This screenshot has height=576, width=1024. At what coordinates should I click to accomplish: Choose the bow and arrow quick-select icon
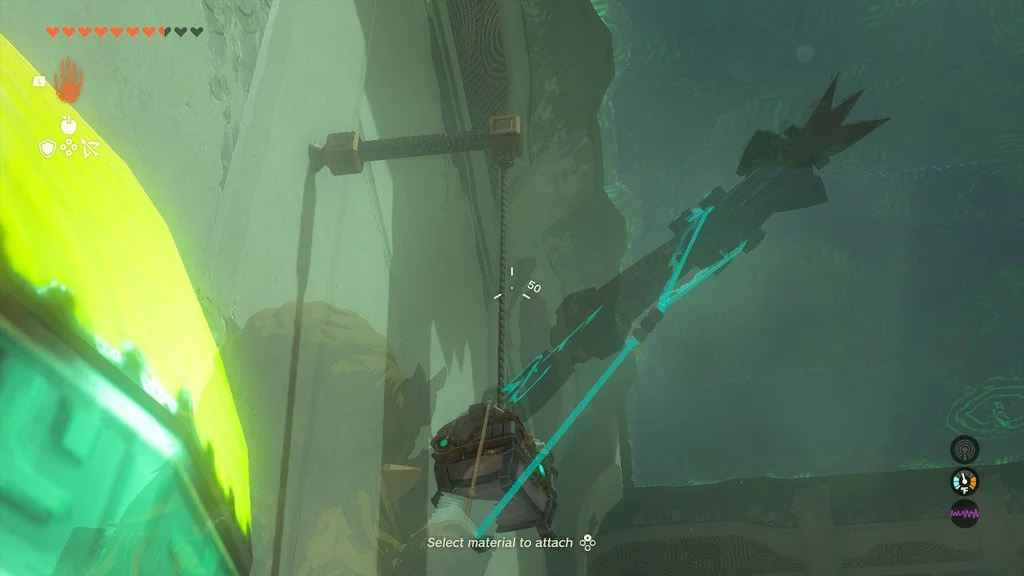(91, 148)
